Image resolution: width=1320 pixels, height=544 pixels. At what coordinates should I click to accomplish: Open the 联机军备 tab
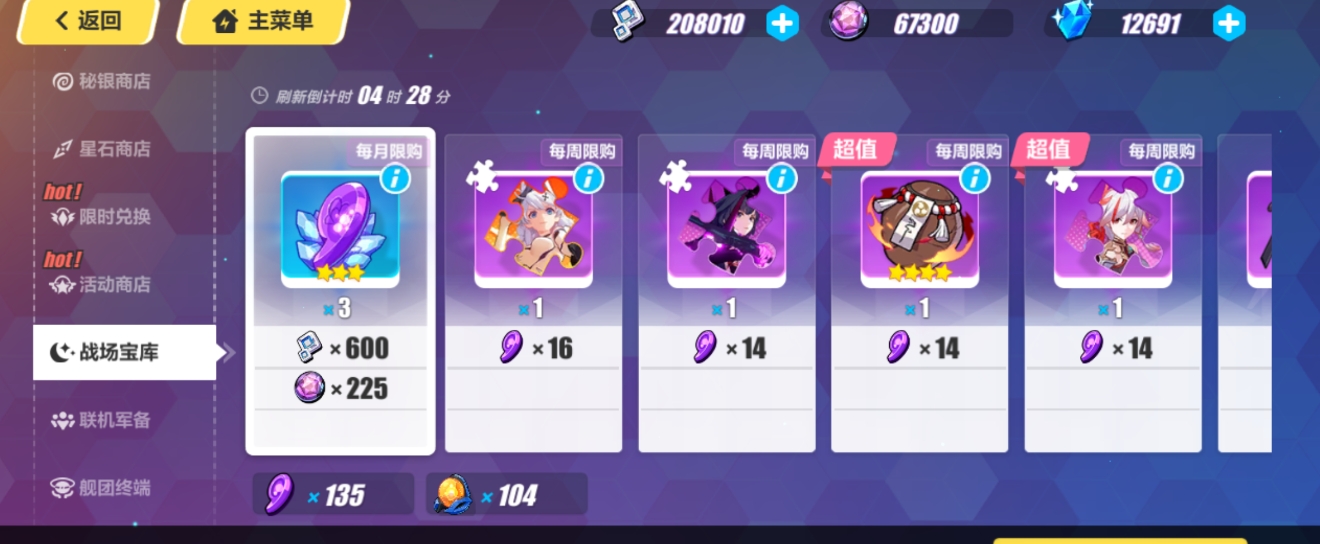click(114, 420)
